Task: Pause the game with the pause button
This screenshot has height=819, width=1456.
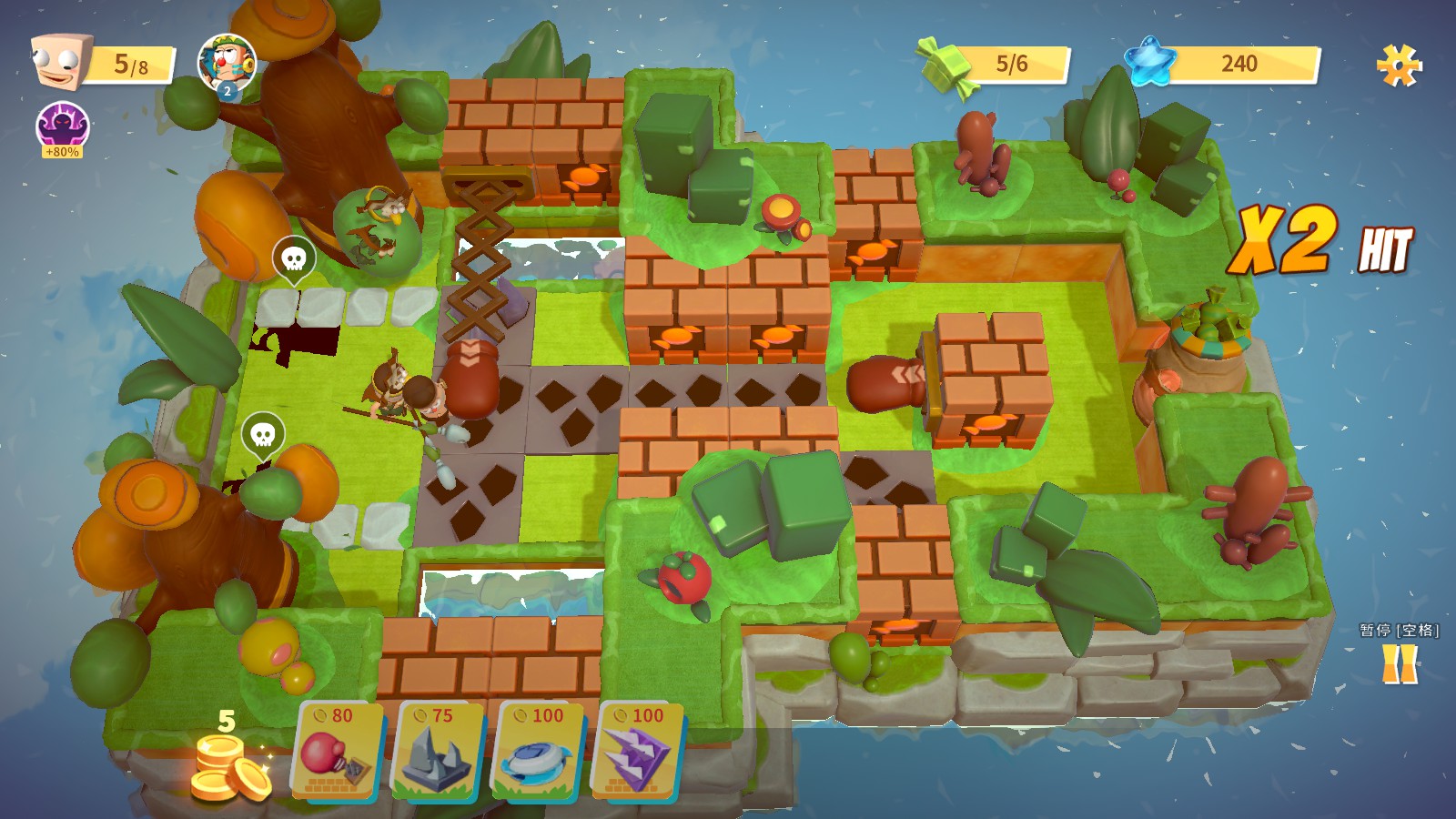Action: click(1400, 663)
